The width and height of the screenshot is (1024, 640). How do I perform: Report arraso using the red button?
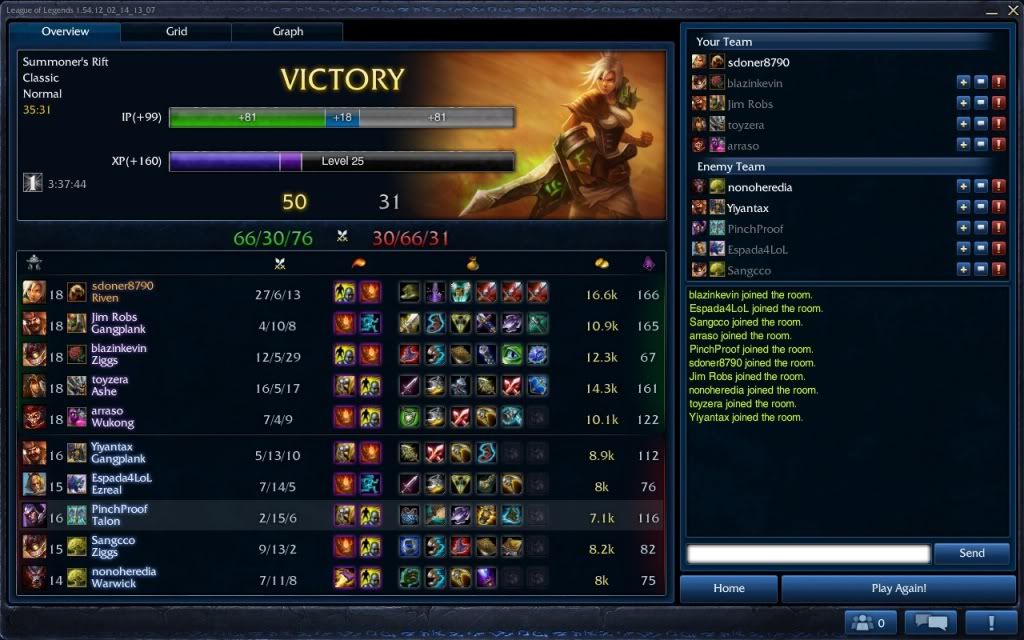tap(998, 146)
